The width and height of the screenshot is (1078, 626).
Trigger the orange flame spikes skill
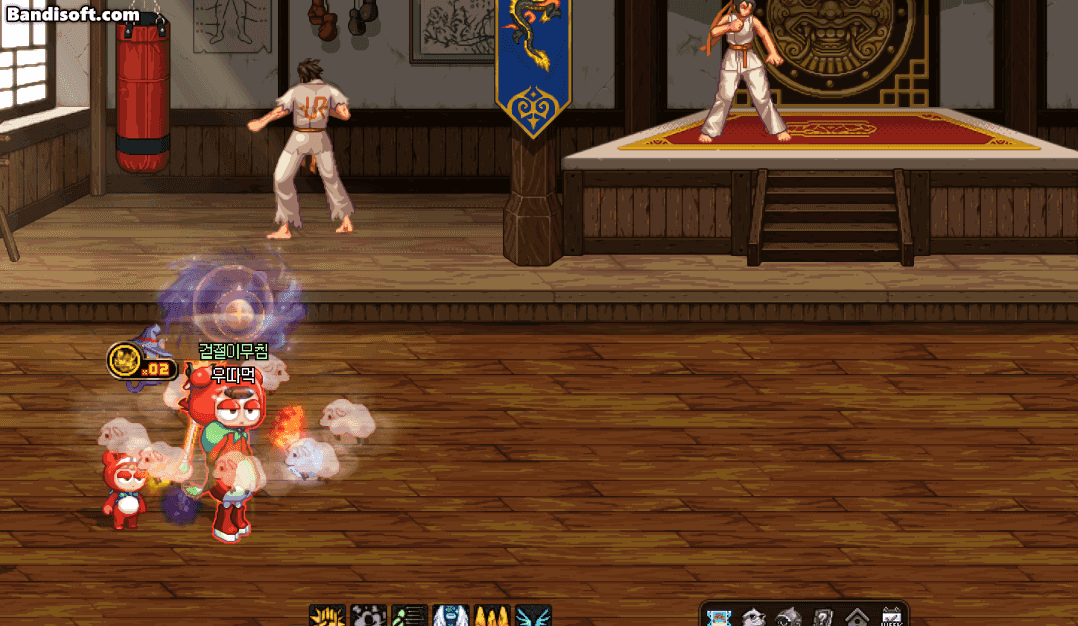[492, 616]
